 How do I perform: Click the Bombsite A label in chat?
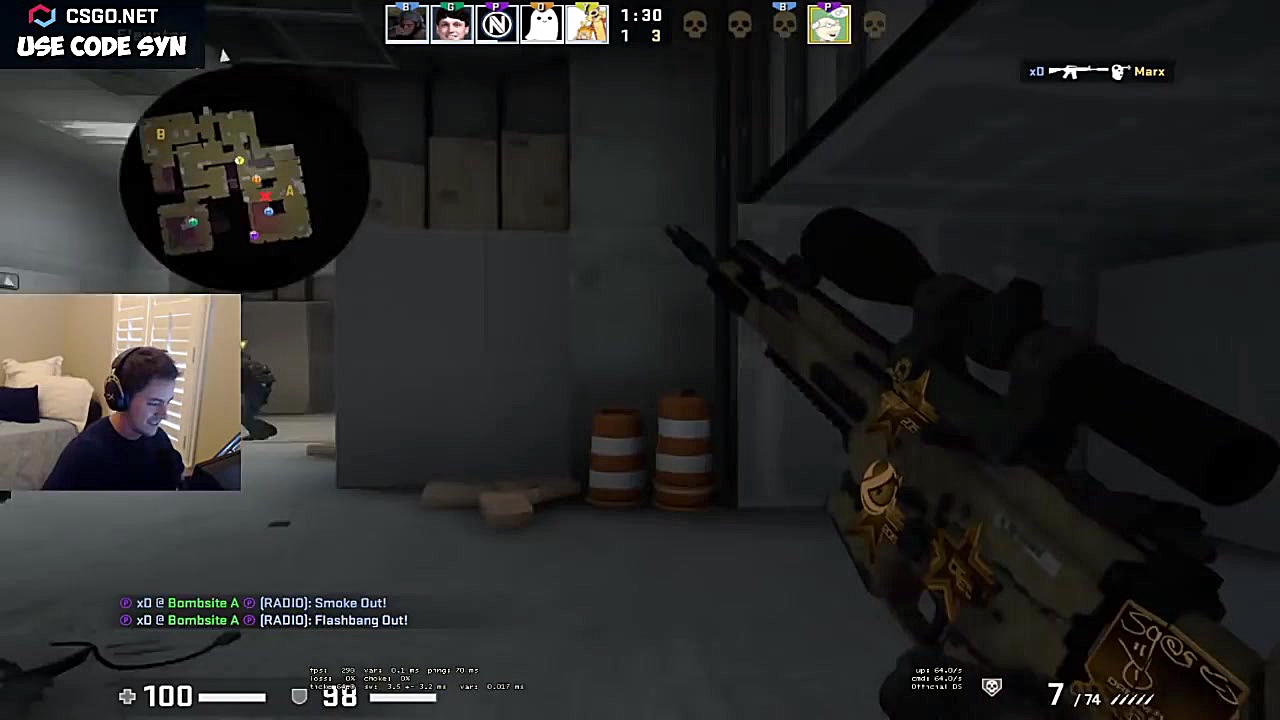click(x=203, y=603)
